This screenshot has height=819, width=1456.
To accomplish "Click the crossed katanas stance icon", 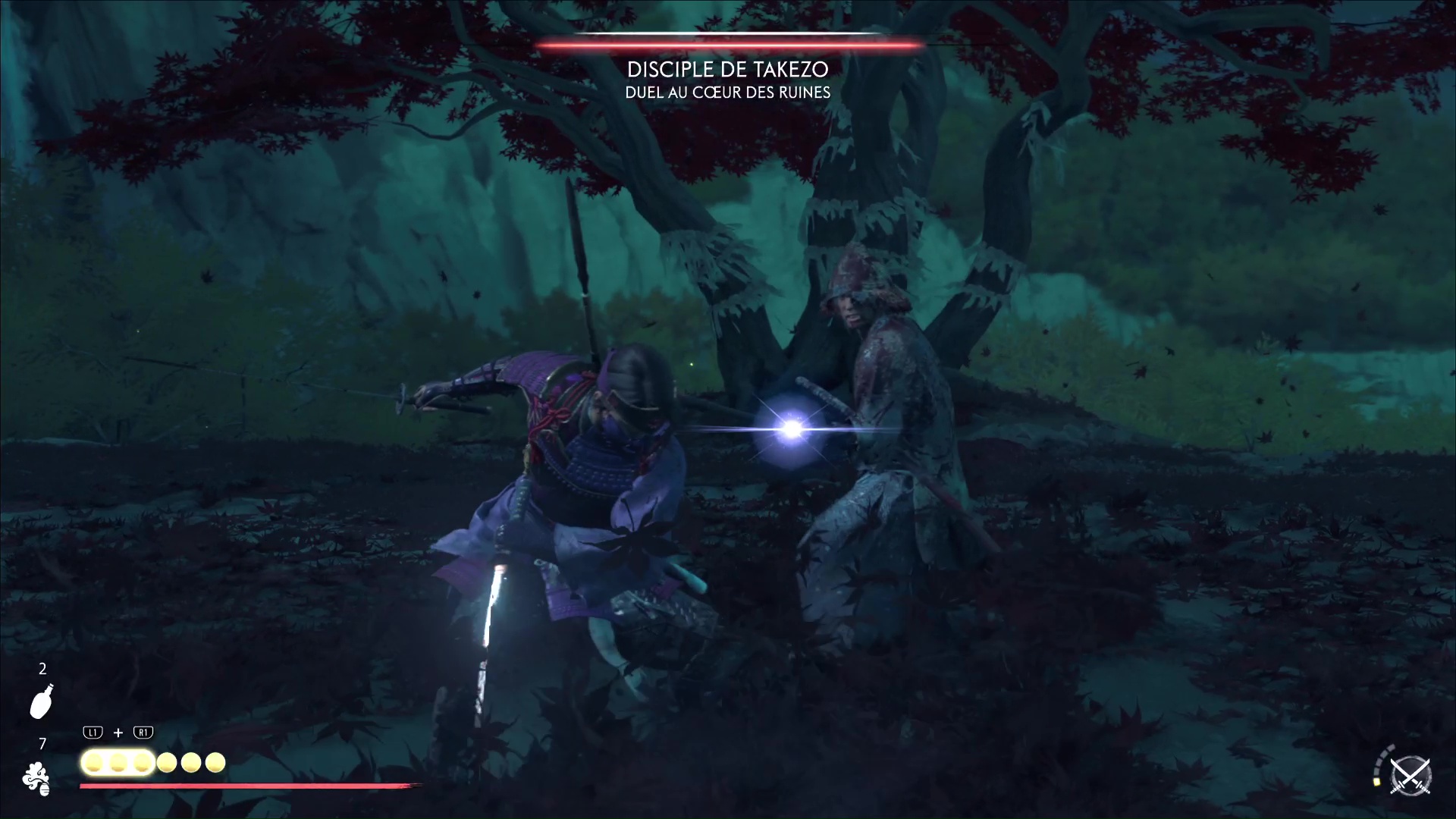I will pyautogui.click(x=1410, y=777).
